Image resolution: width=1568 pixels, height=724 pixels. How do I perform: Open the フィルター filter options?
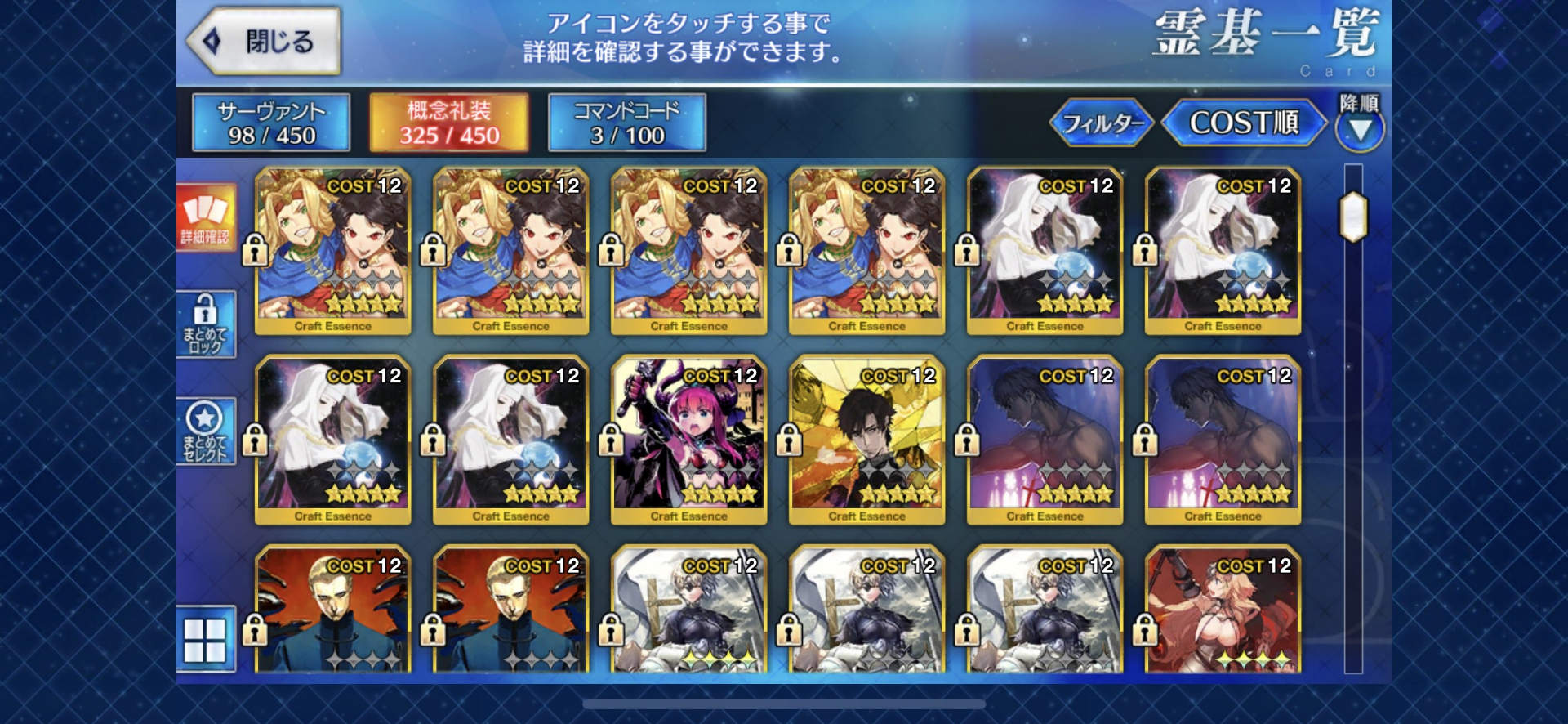coord(1102,123)
